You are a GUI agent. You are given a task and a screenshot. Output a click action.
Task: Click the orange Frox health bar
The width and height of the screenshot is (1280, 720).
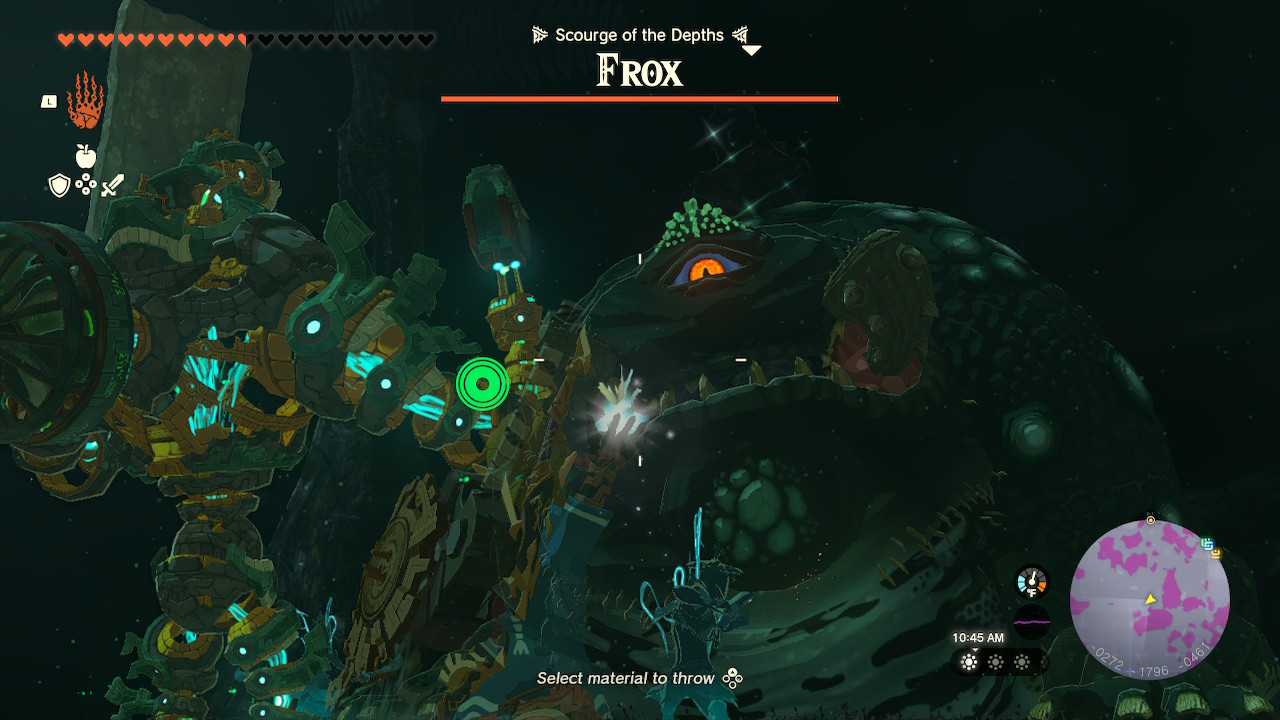point(639,98)
